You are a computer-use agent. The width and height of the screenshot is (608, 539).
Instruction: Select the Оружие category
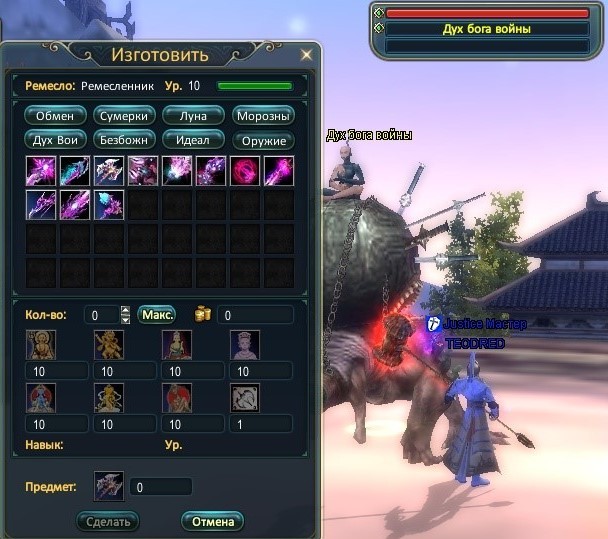coord(263,140)
